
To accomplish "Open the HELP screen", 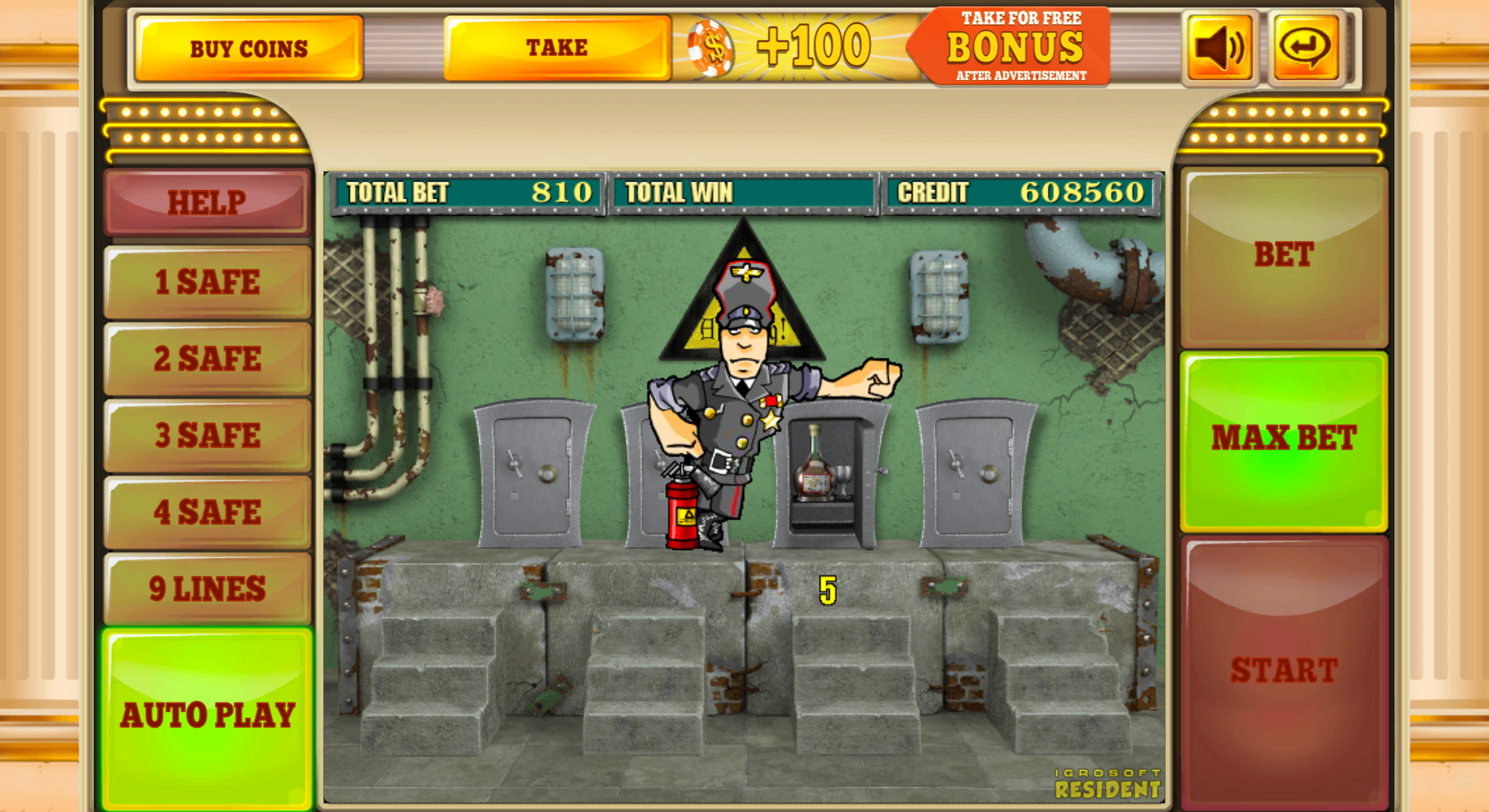I will [206, 202].
